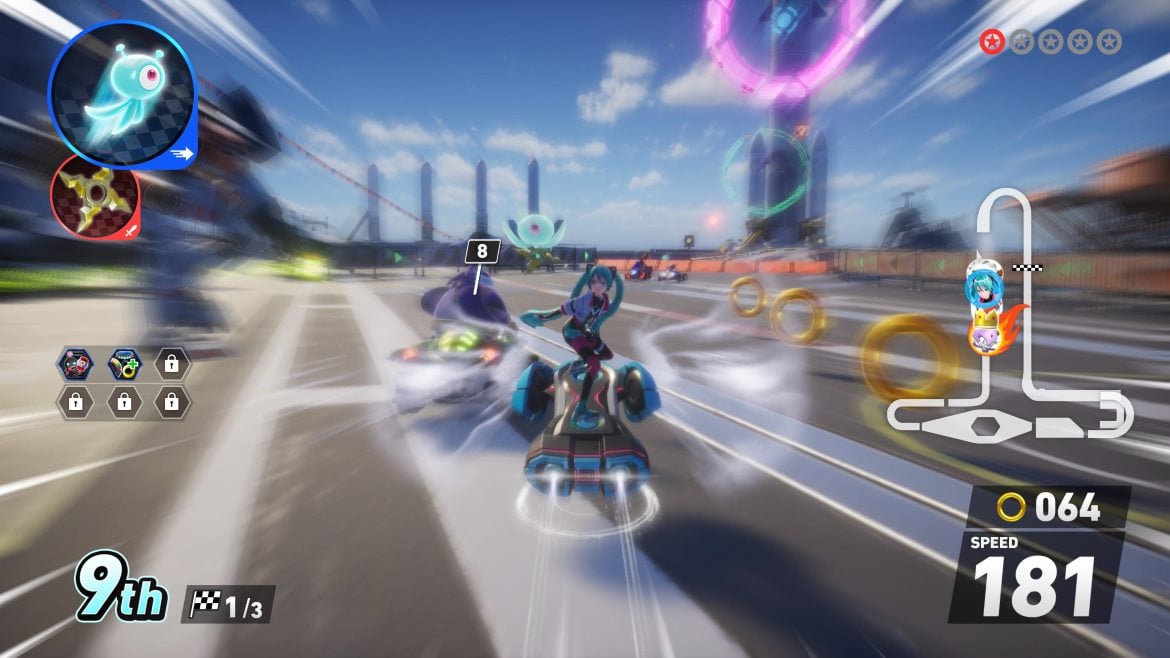1170x658 pixels.
Task: Click the red star progress indicator
Action: [992, 42]
